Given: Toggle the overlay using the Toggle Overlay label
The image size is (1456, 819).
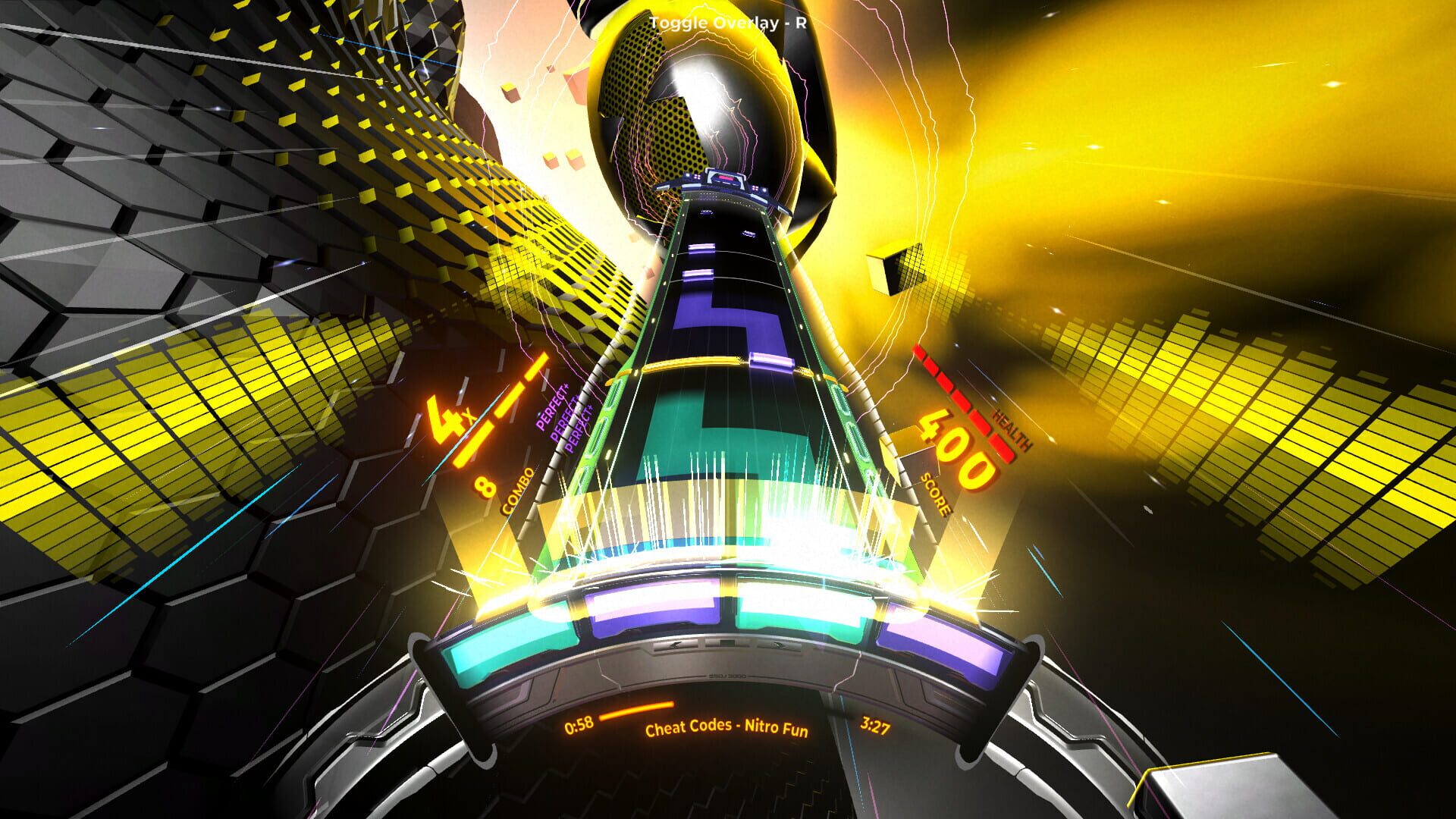Looking at the screenshot, I should 726,24.
